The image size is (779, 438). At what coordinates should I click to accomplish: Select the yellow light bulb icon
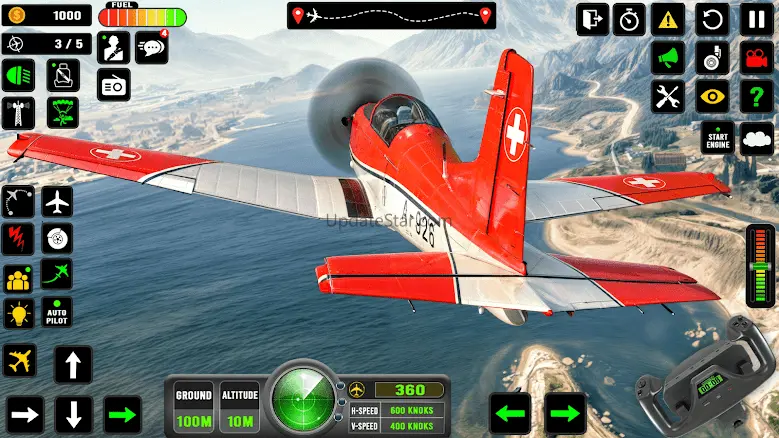point(18,314)
